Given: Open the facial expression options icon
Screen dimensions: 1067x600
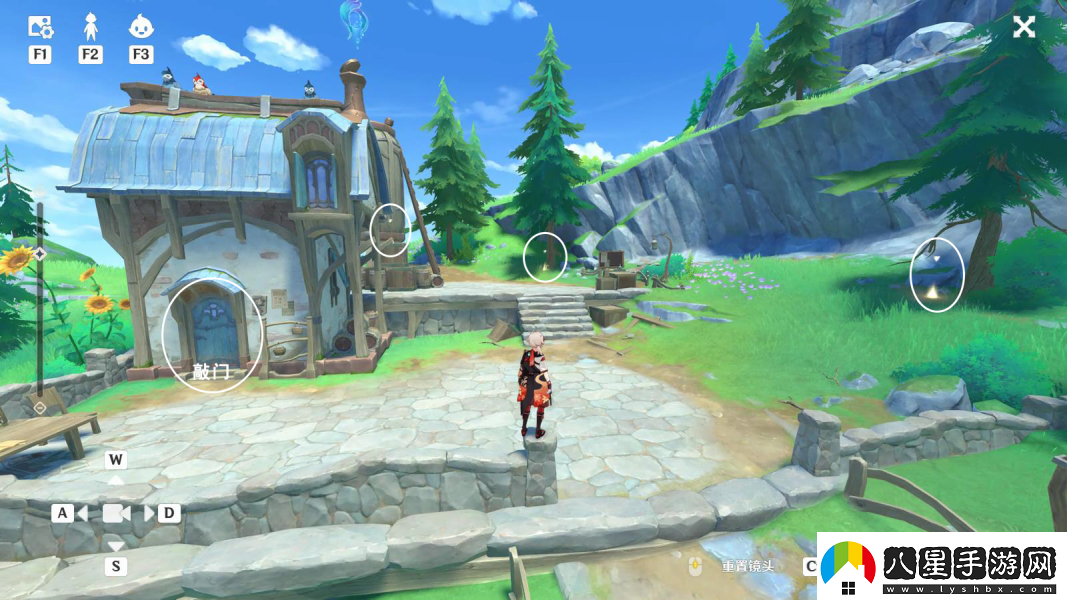Looking at the screenshot, I should pos(141,26).
